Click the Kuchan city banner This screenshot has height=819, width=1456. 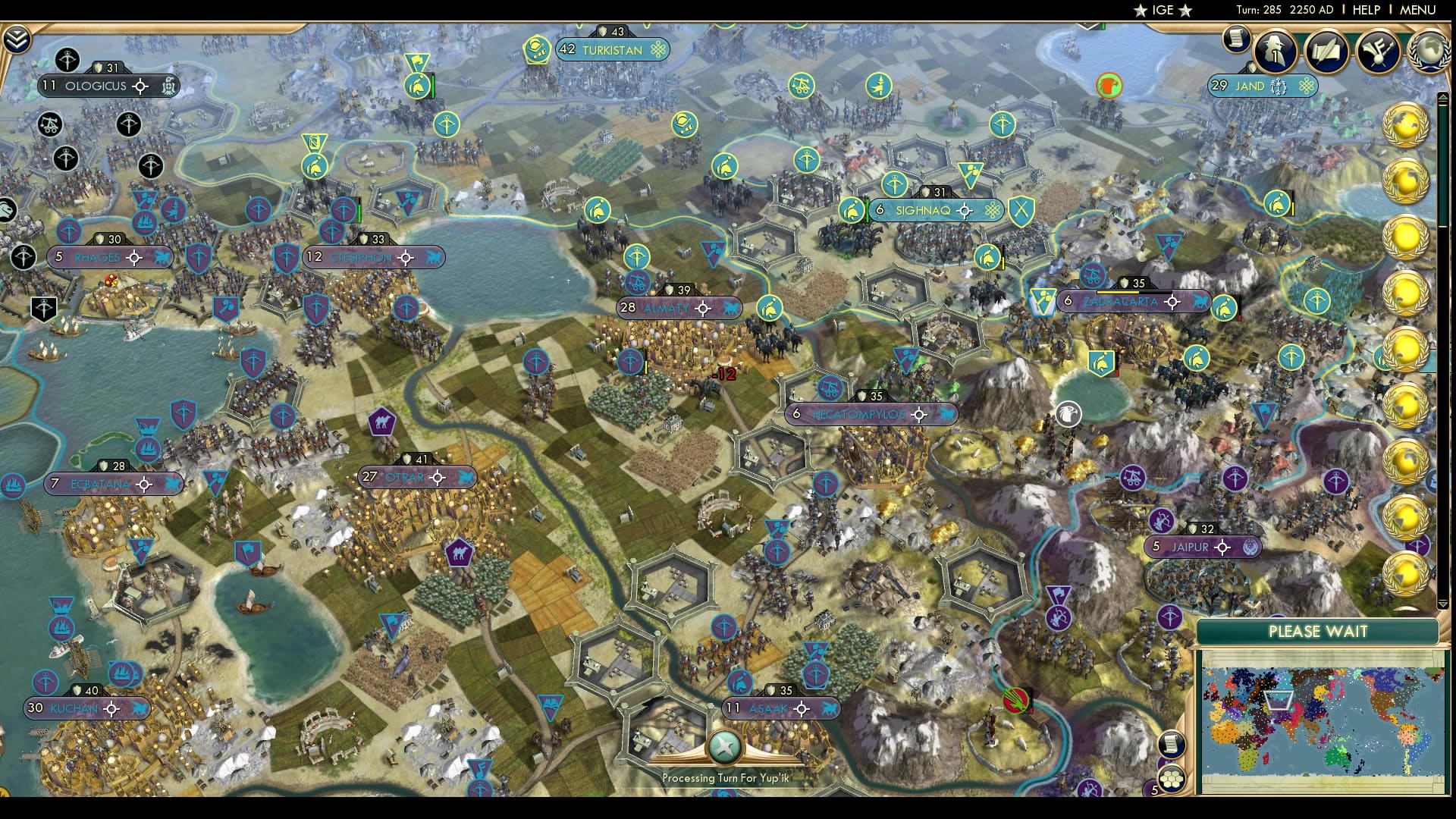[76, 708]
